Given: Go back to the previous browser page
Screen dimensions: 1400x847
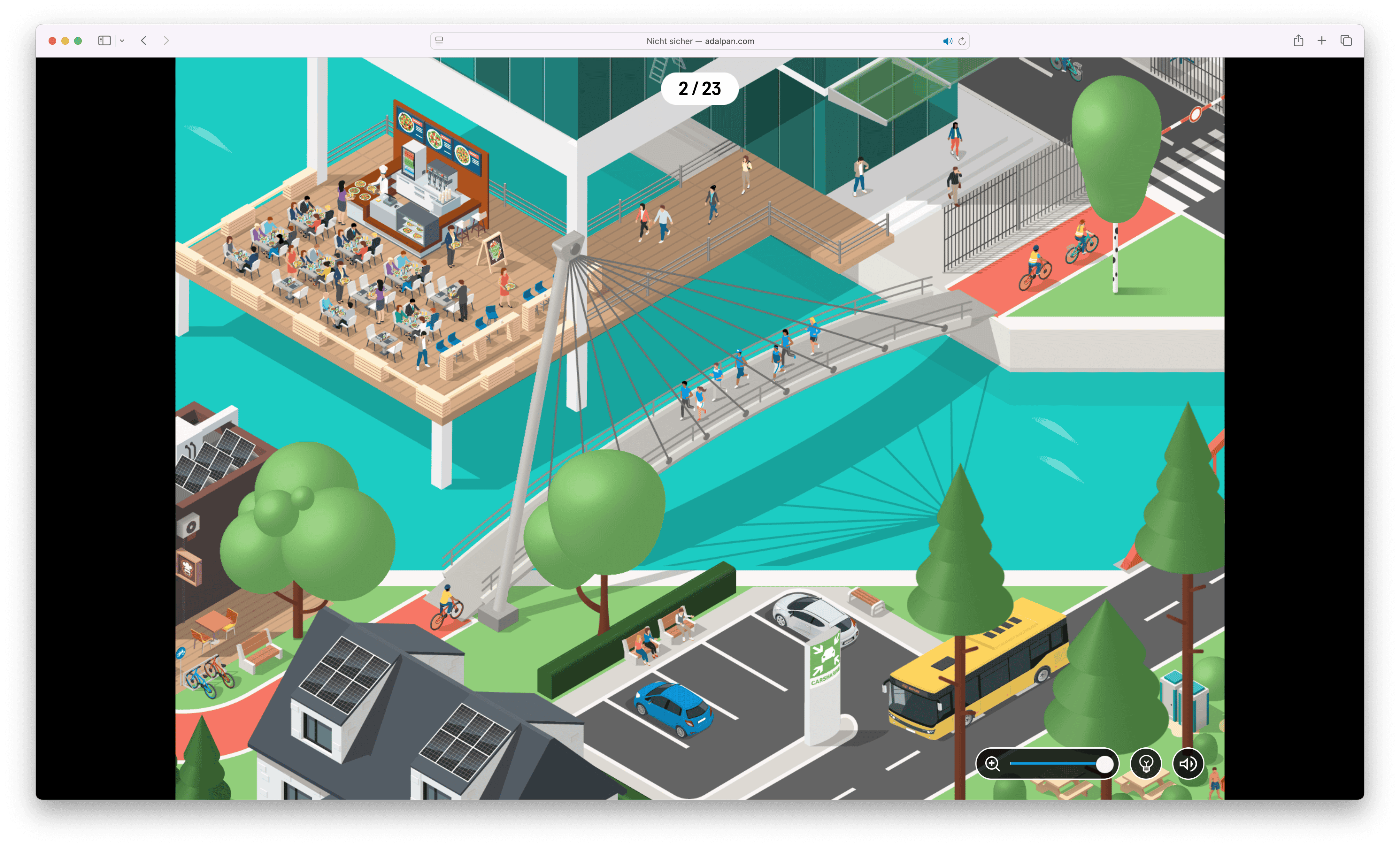Looking at the screenshot, I should pyautogui.click(x=144, y=40).
